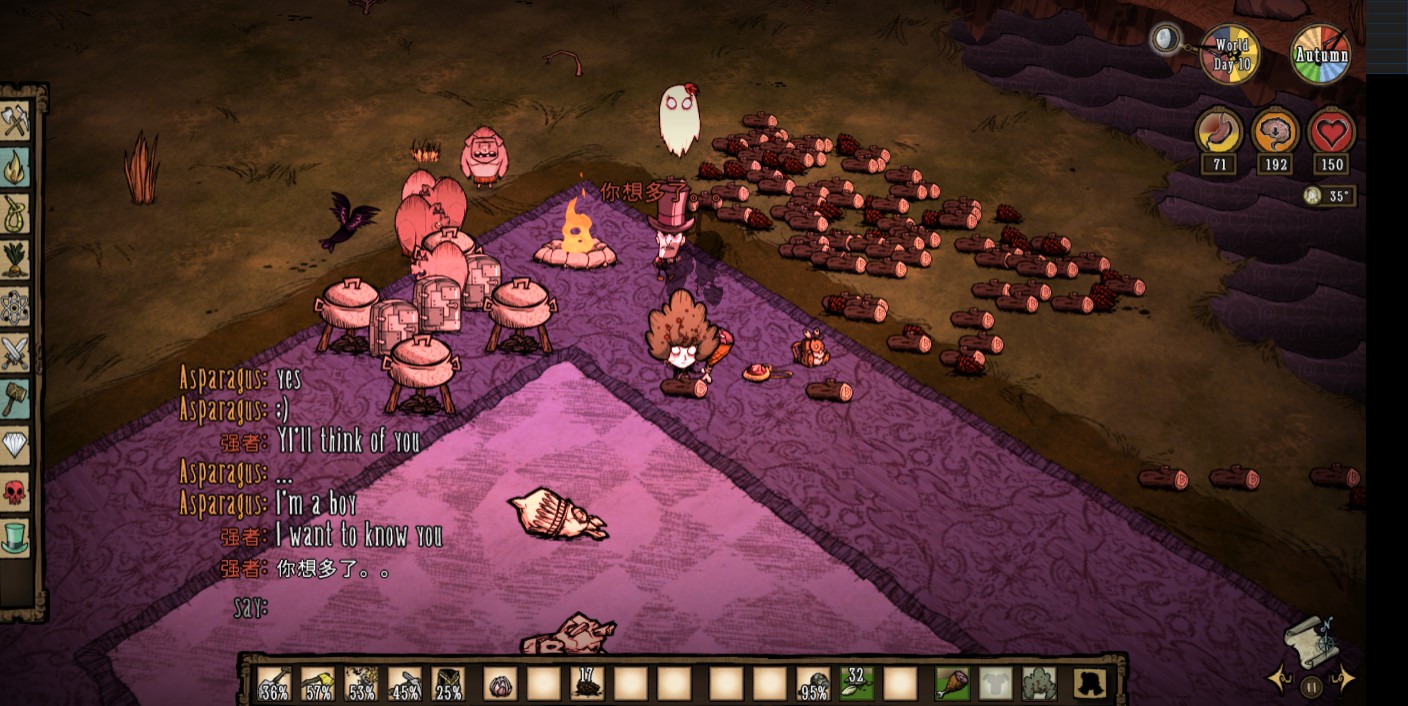Switch to the Food tab with sprouting plant
This screenshot has width=1408, height=706.
tap(16, 260)
